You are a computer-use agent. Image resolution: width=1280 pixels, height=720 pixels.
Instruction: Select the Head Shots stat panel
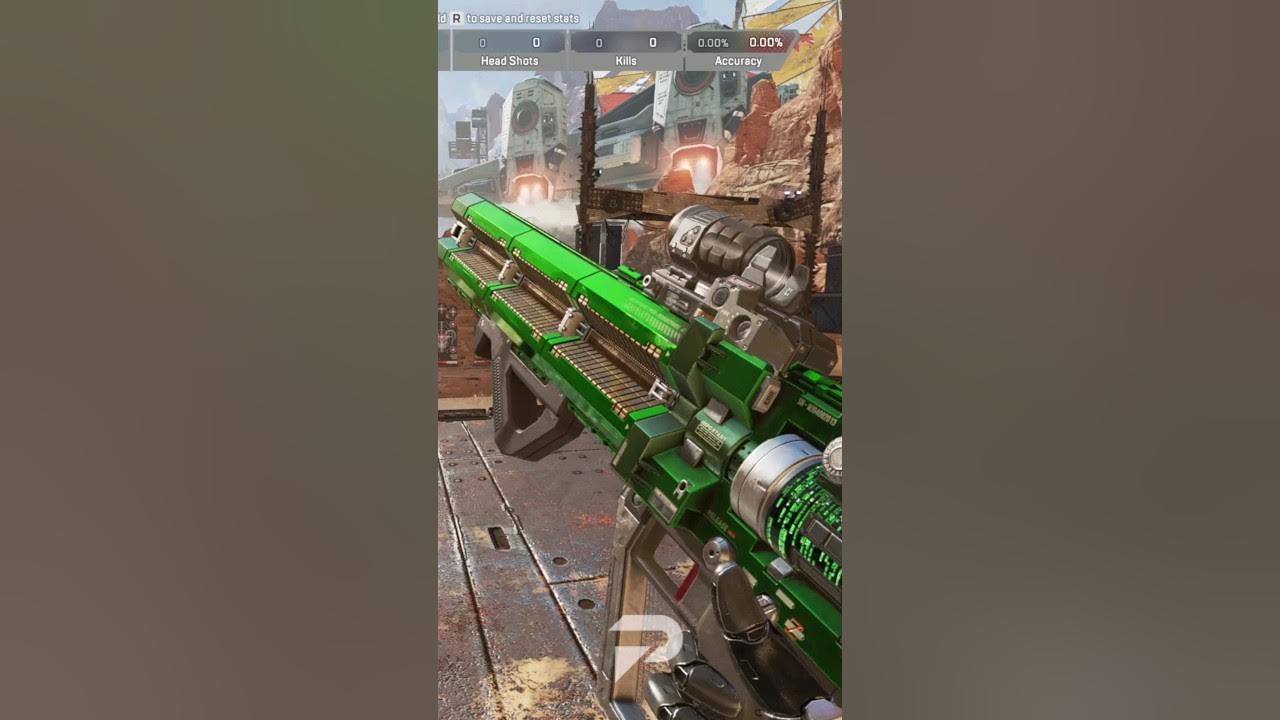pyautogui.click(x=510, y=50)
